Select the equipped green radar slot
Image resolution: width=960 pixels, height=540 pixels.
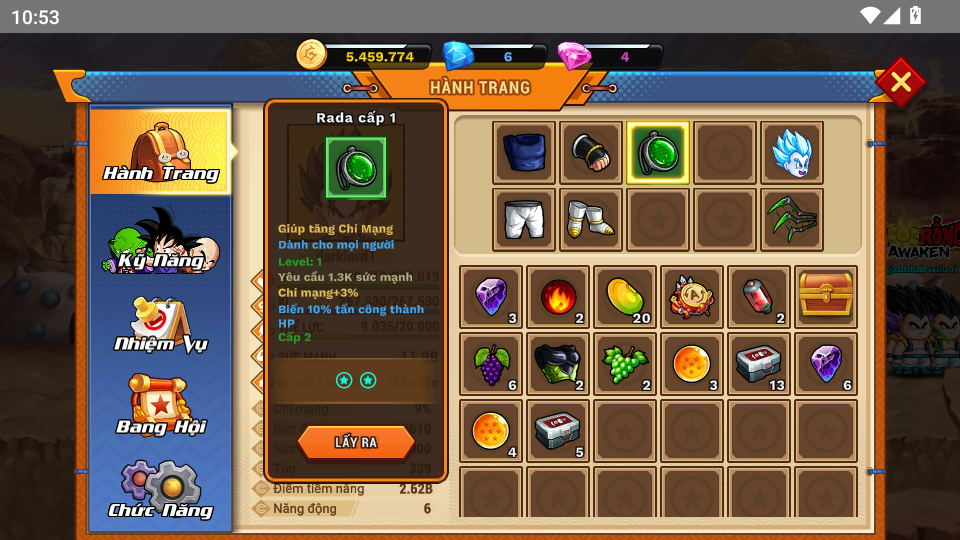[658, 153]
